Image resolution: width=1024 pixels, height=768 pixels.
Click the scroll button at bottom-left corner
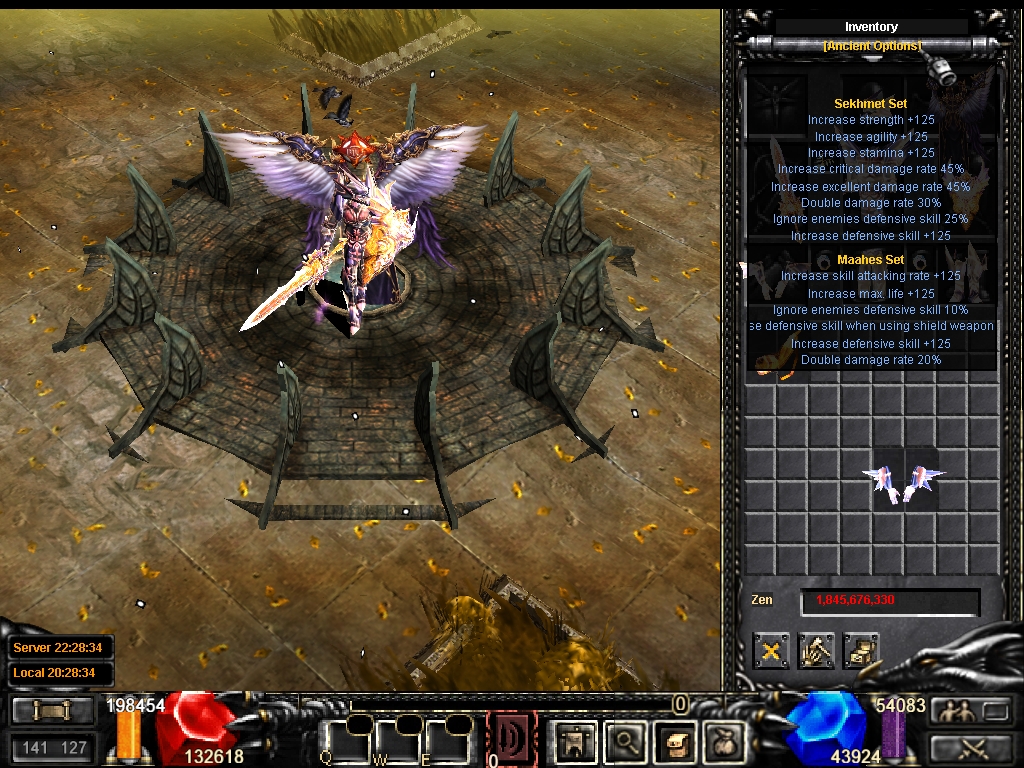tap(53, 711)
